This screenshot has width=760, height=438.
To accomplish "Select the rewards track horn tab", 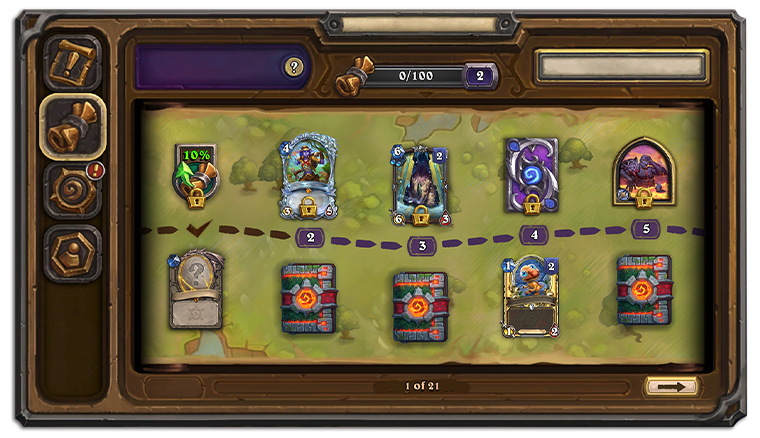I will click(73, 126).
